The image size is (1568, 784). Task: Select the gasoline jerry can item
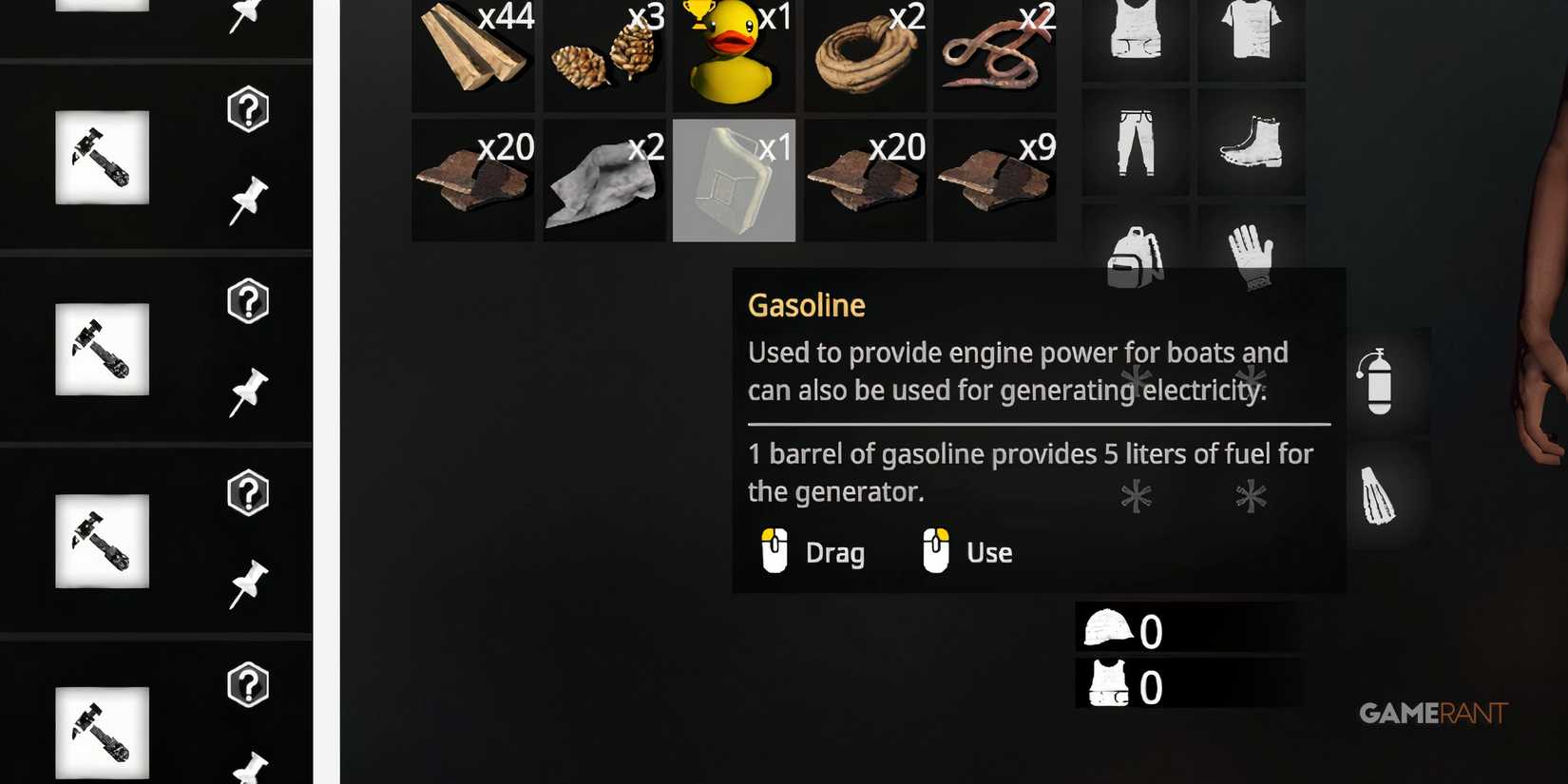pyautogui.click(x=734, y=179)
